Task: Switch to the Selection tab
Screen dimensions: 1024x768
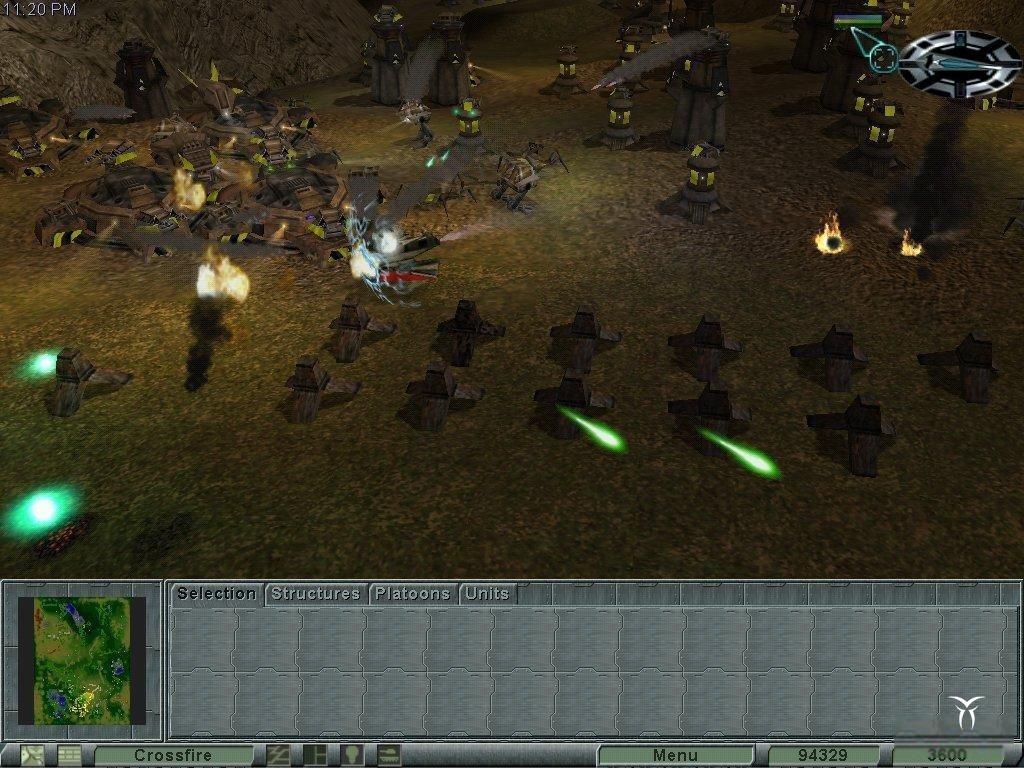Action: [x=216, y=594]
